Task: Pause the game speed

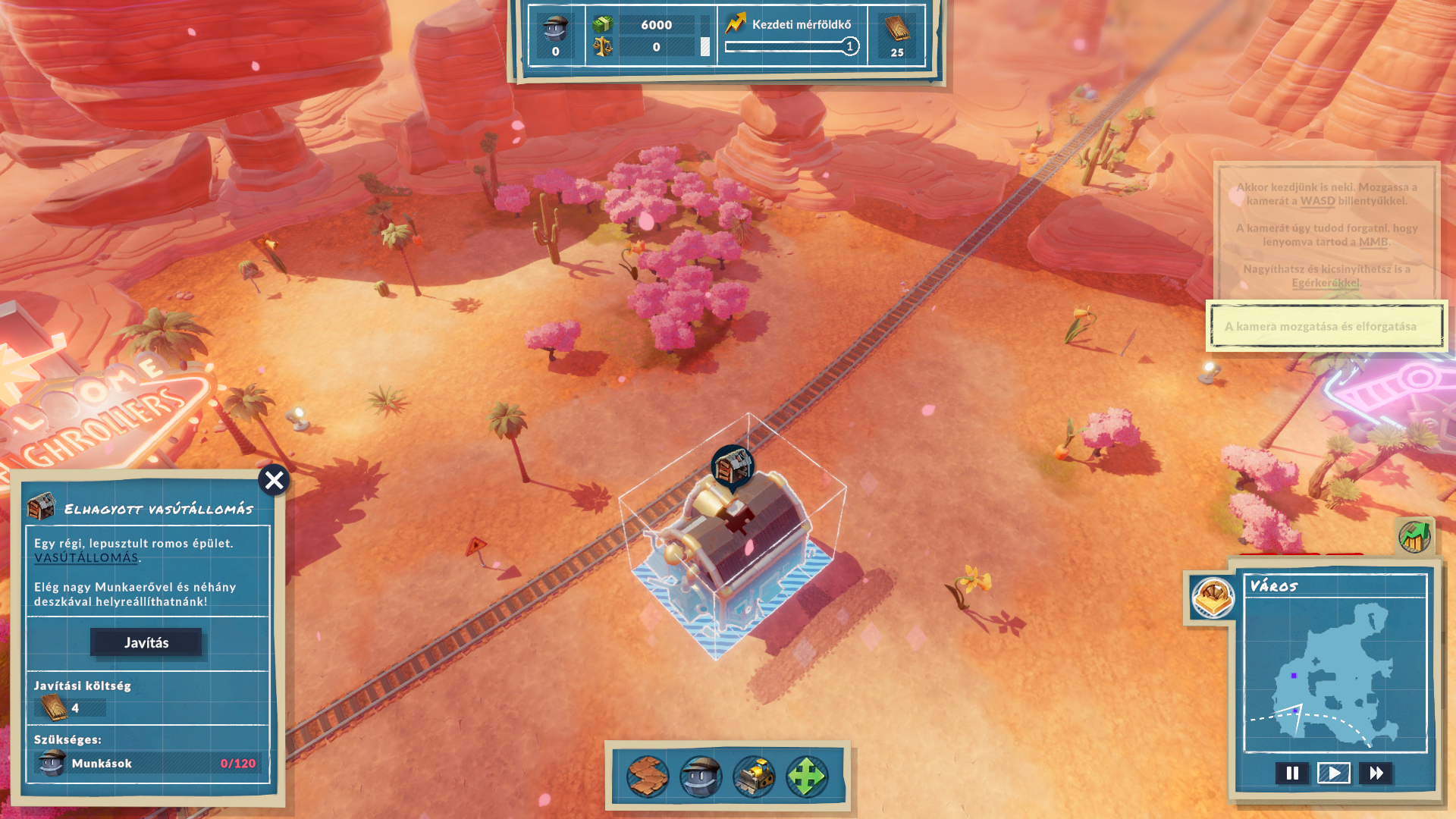Action: coord(1292,773)
